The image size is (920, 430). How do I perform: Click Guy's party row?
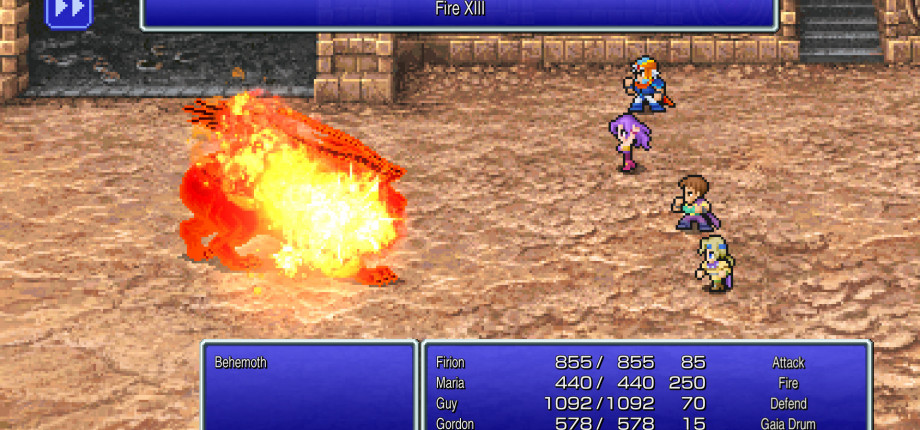point(645,403)
